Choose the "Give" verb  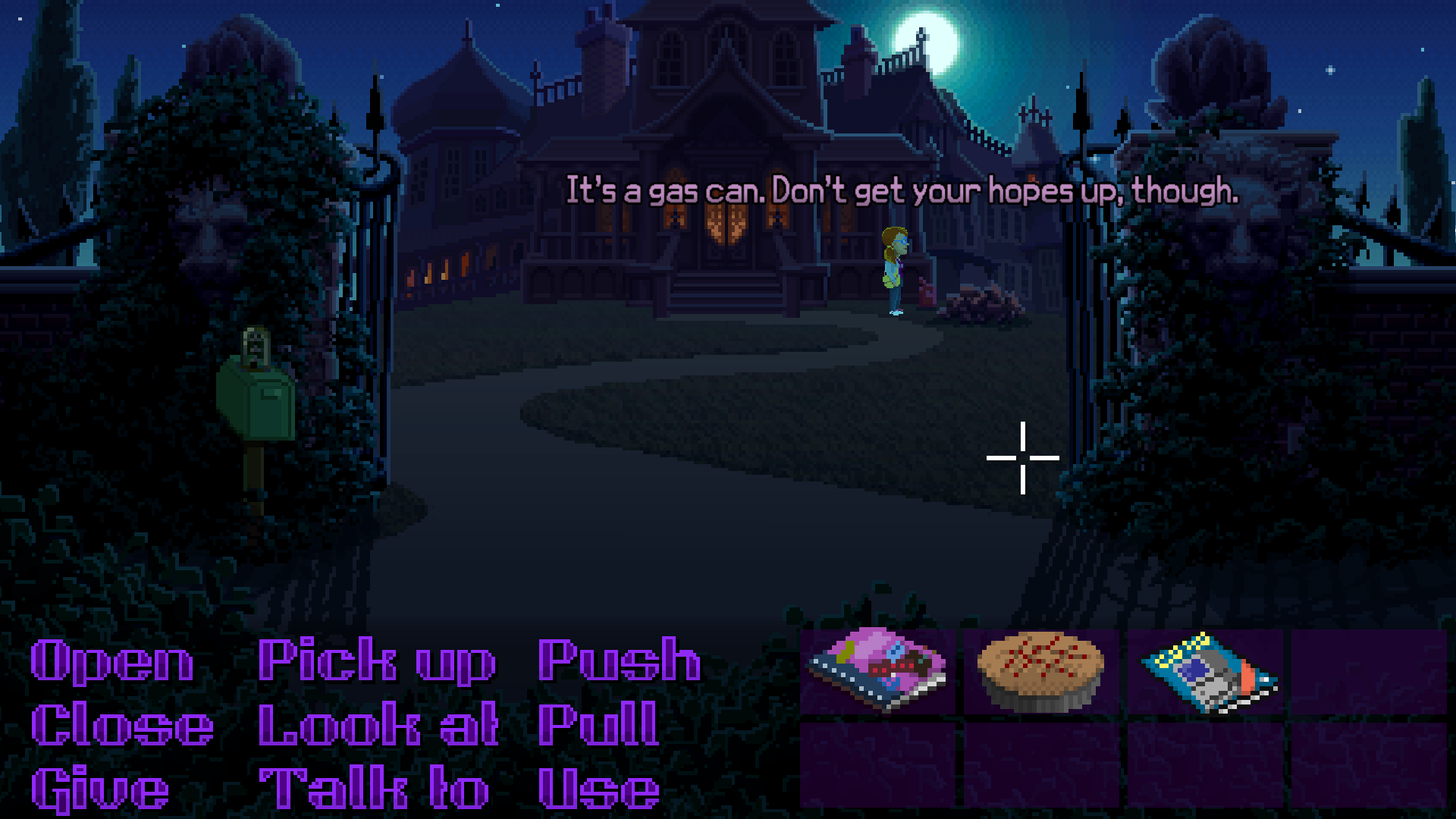click(99, 789)
